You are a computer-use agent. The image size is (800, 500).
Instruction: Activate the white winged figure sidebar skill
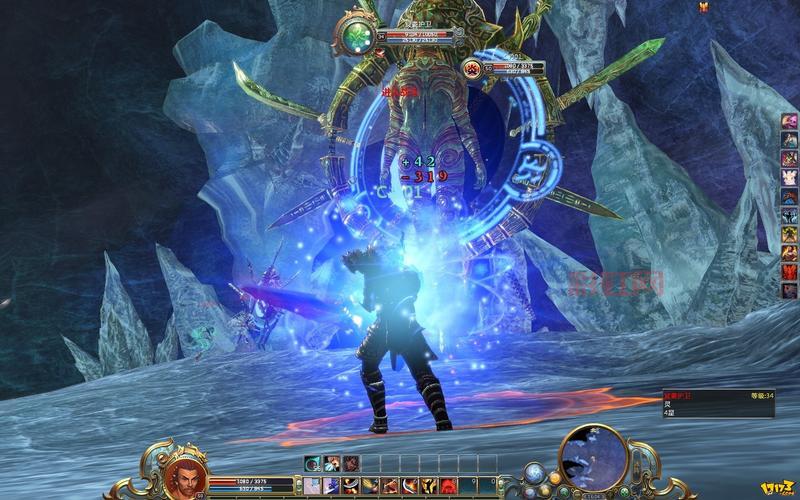point(789,176)
